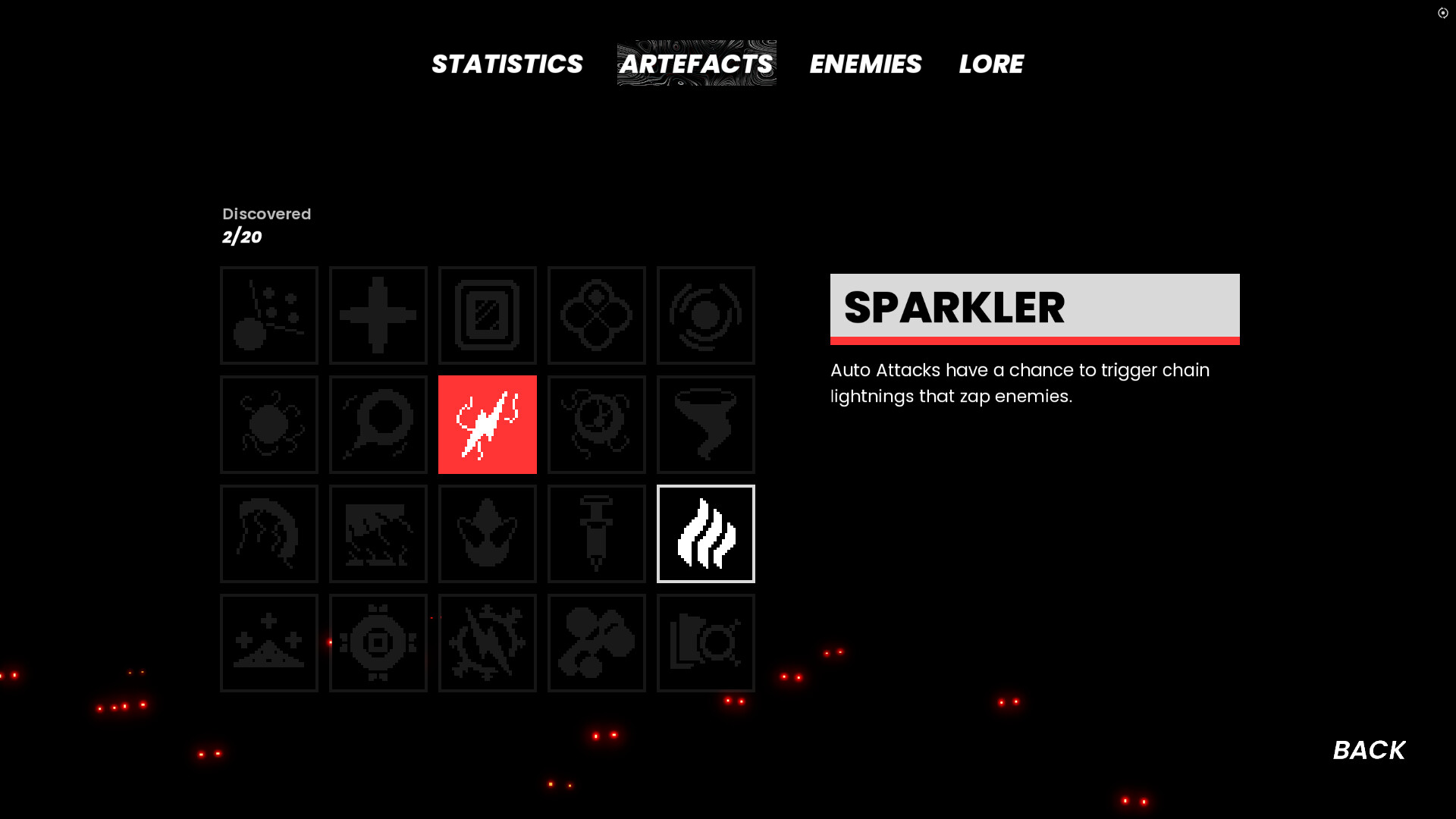Screen dimensions: 1456x819
Task: Click the orb with tentacles artefact icon
Action: [x=268, y=424]
